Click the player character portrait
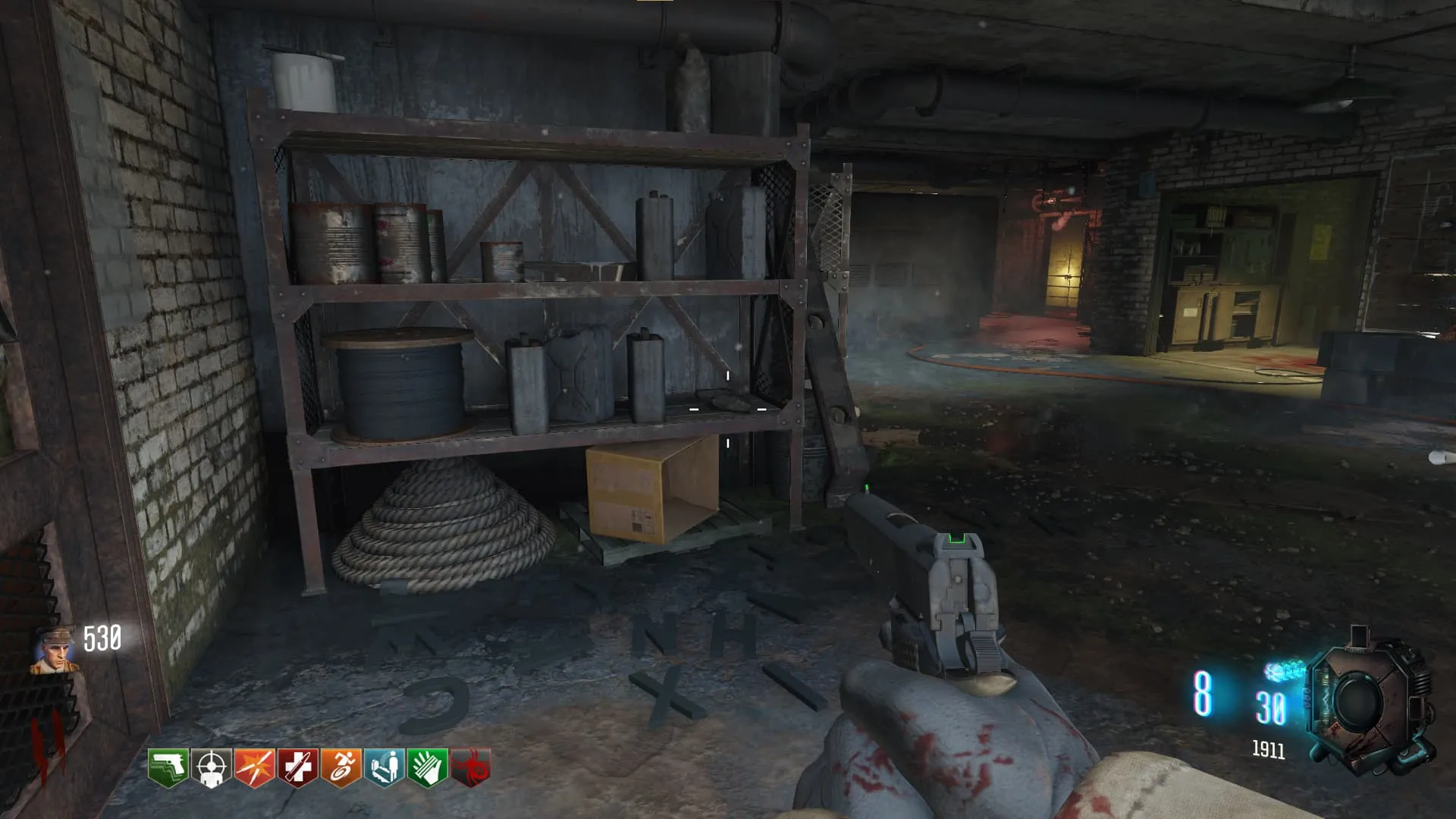Viewport: 1456px width, 819px height. [54, 651]
